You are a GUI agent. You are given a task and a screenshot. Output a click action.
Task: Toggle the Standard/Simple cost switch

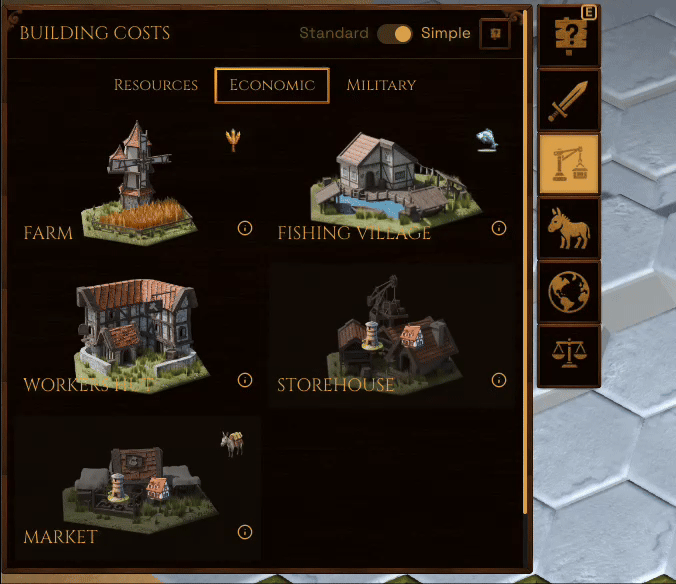click(395, 34)
